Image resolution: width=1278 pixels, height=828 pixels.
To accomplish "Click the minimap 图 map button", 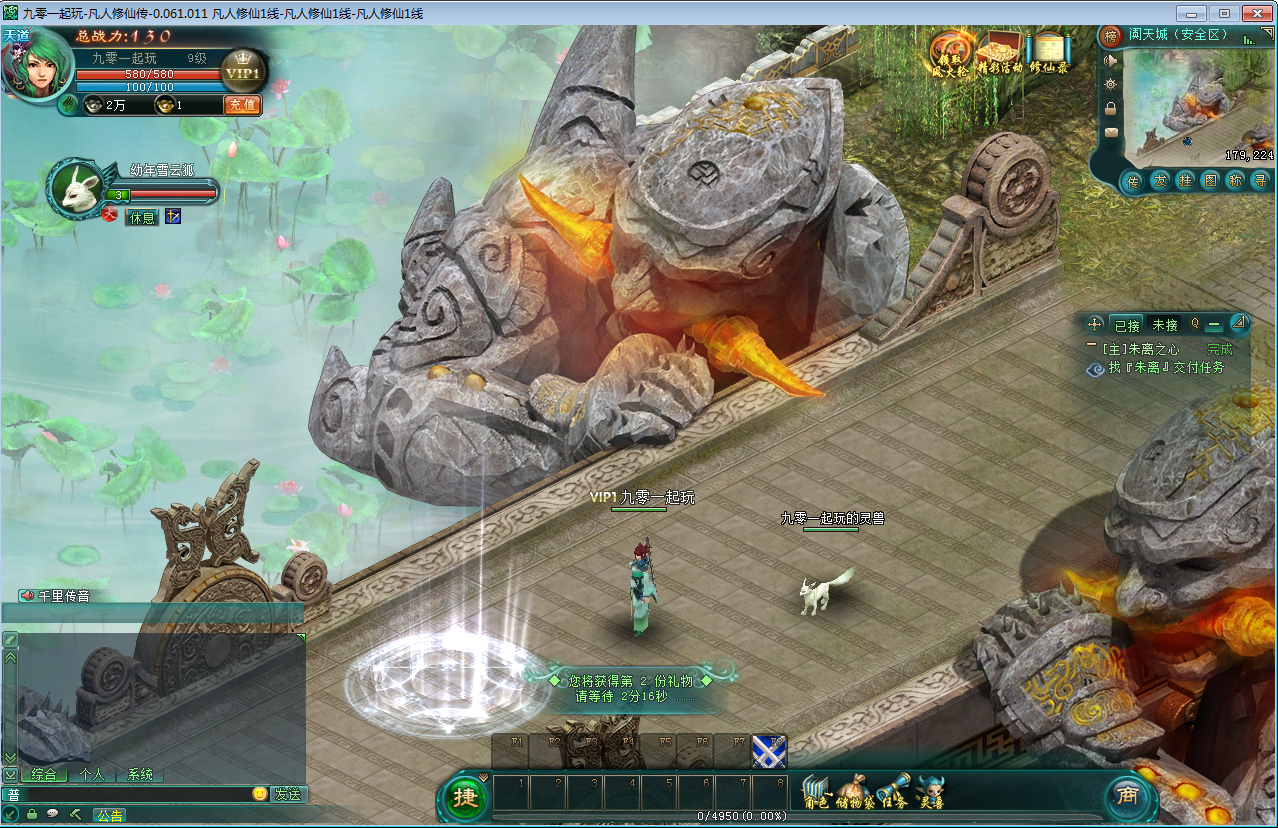I will pos(1210,181).
